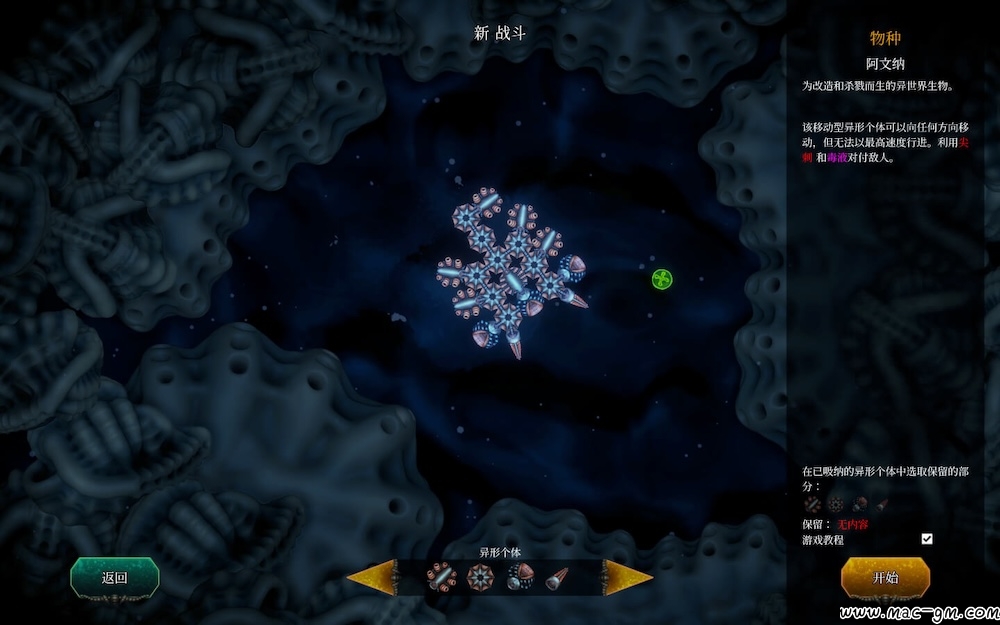
Task: Select the tube-with-rings part in 异形个体 bar
Action: pos(440,577)
